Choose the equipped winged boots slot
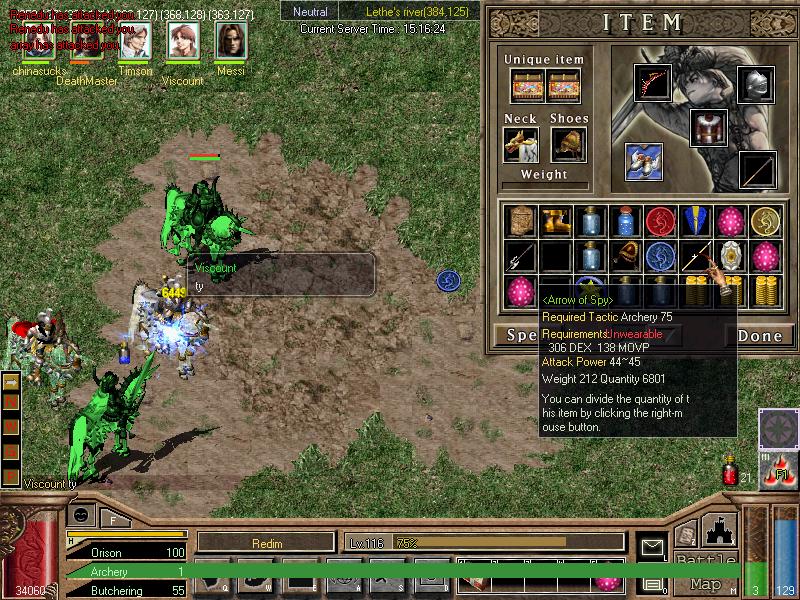The image size is (800, 600). 644,161
